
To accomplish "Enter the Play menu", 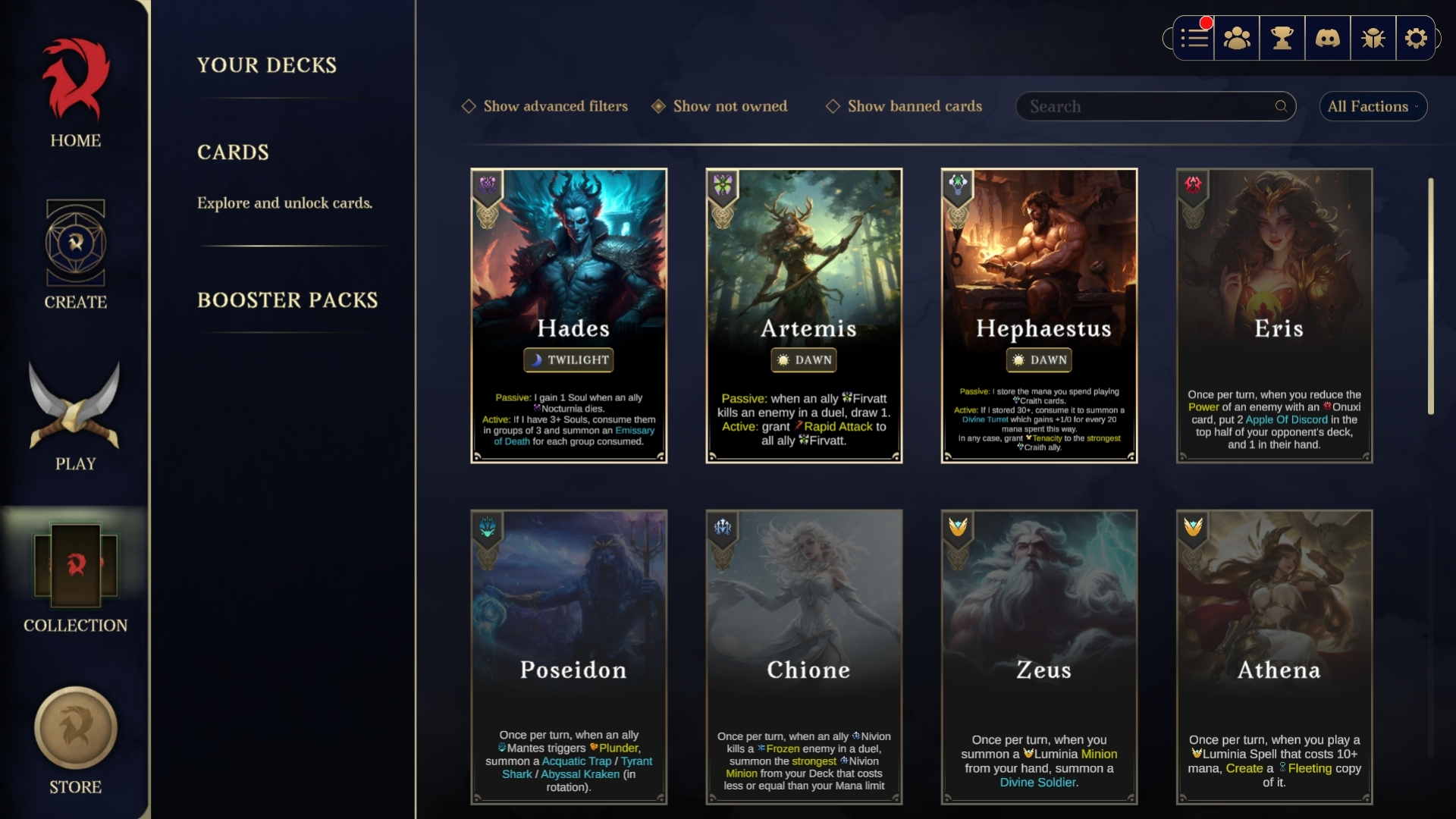I will coord(75,416).
